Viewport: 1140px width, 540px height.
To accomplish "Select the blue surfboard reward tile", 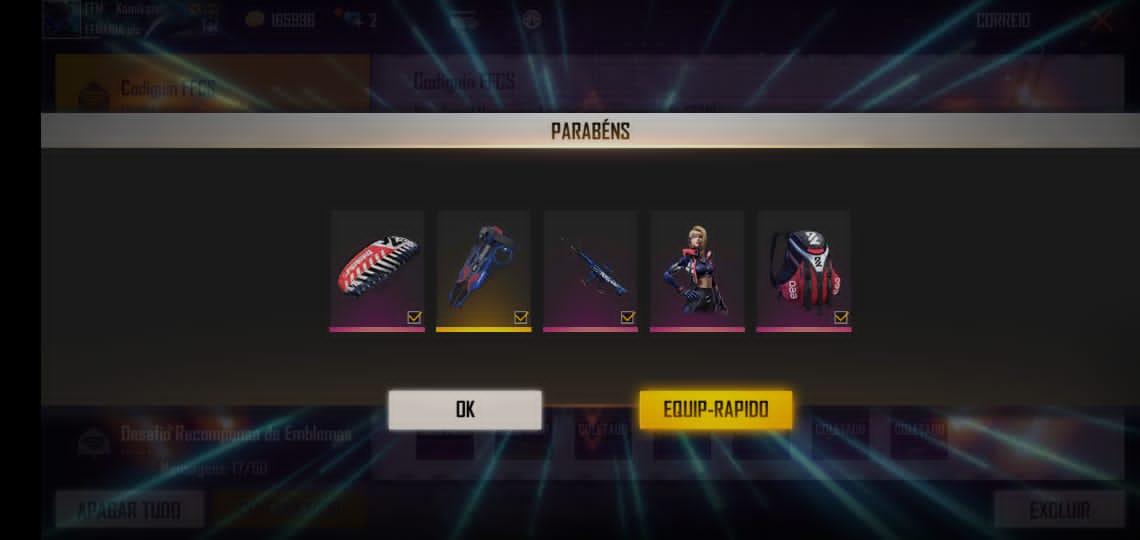I will (x=483, y=267).
